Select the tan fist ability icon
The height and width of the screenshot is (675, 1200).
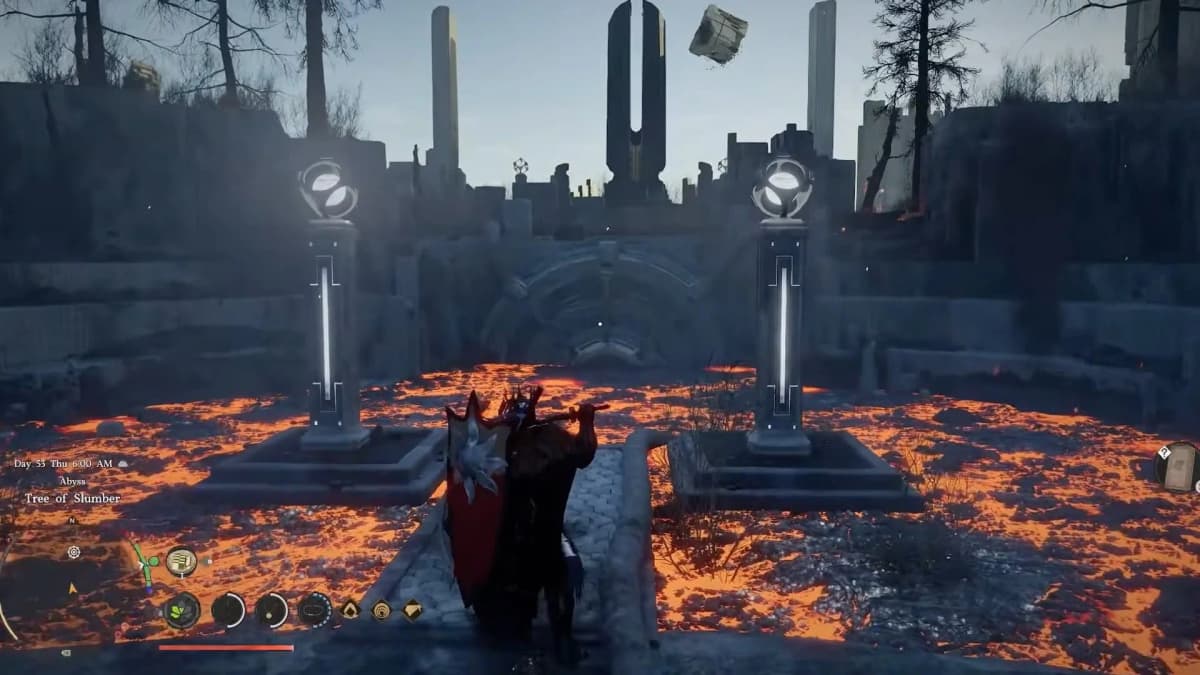click(x=181, y=562)
